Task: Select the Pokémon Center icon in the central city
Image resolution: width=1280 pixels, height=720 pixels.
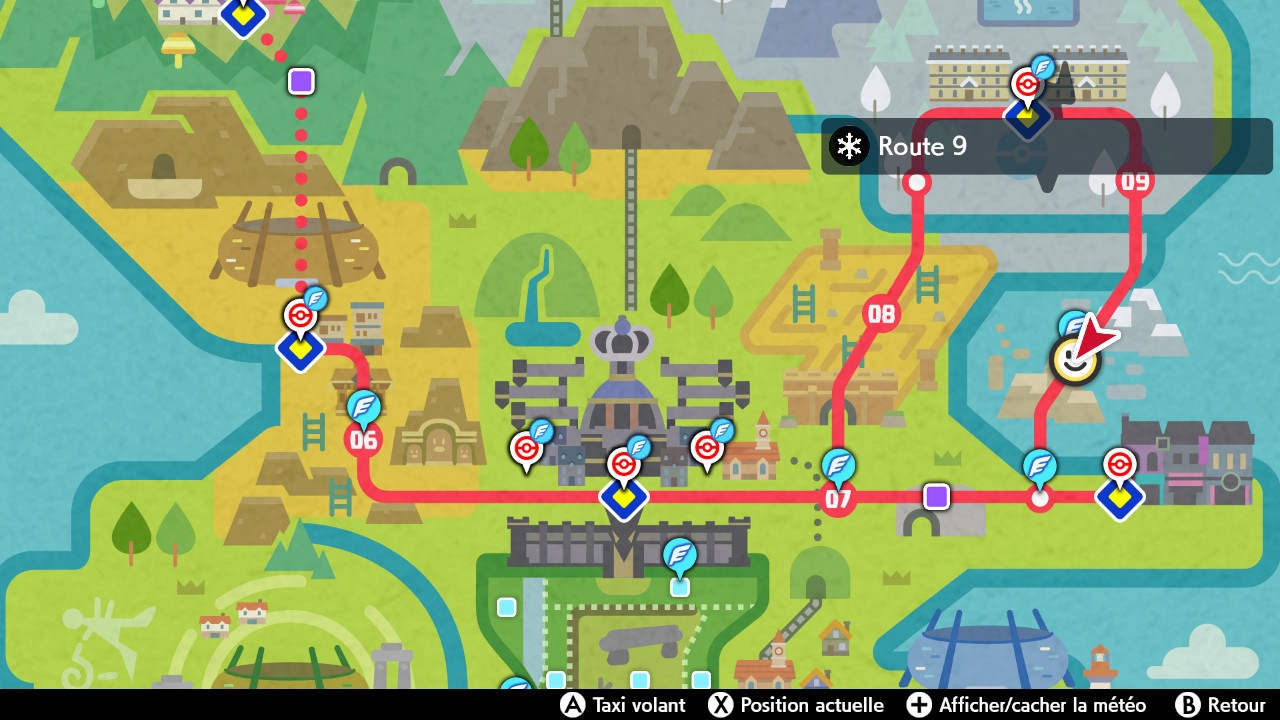Action: [623, 462]
